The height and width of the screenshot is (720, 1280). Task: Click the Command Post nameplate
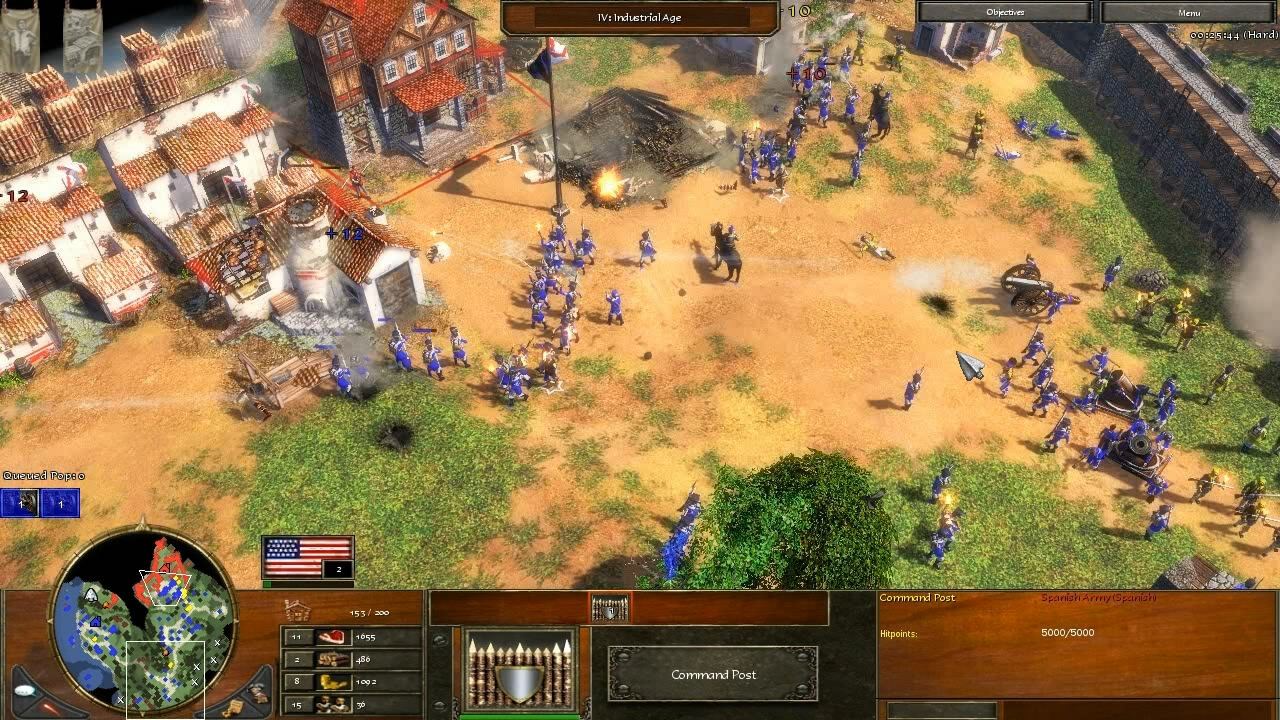[713, 675]
